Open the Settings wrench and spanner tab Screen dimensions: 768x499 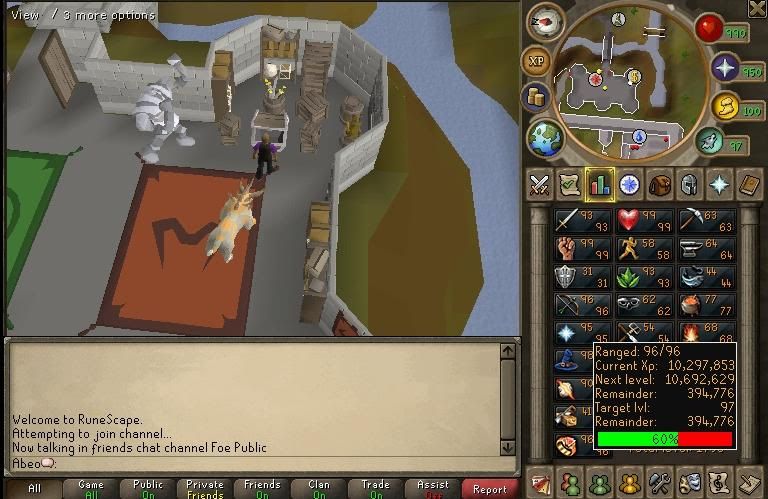(x=660, y=480)
